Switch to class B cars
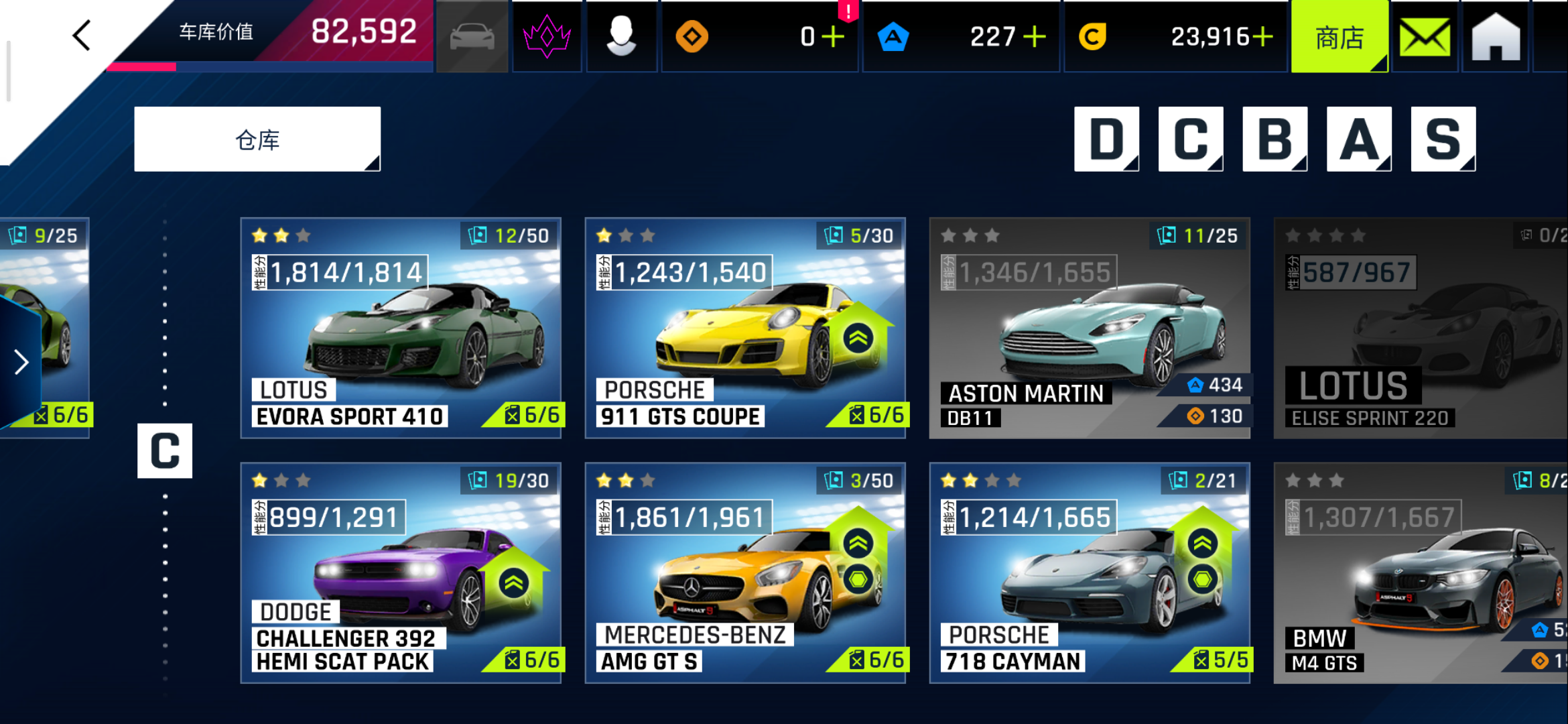The height and width of the screenshot is (724, 1568). [1275, 139]
